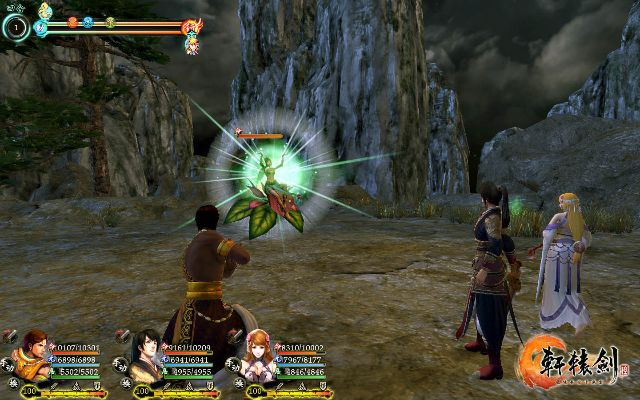Click the green orb on the turn timeline

[110, 21]
